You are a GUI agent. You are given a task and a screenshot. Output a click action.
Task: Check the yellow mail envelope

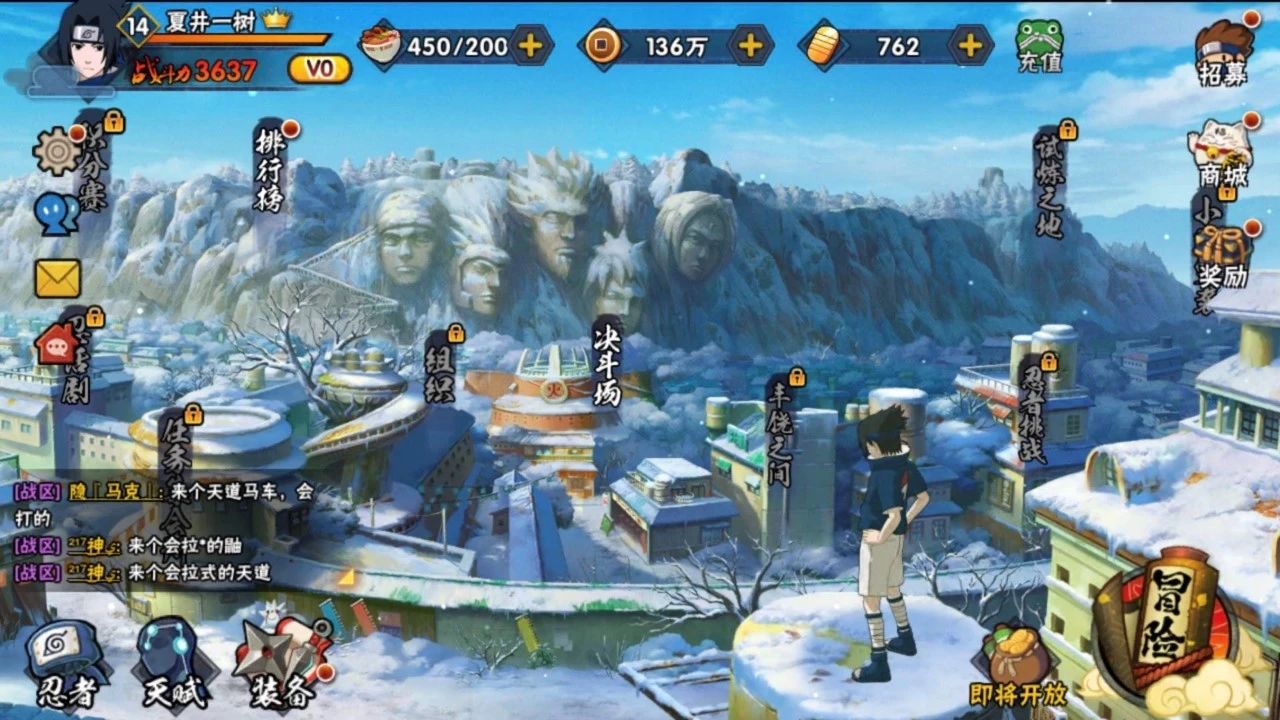[57, 279]
